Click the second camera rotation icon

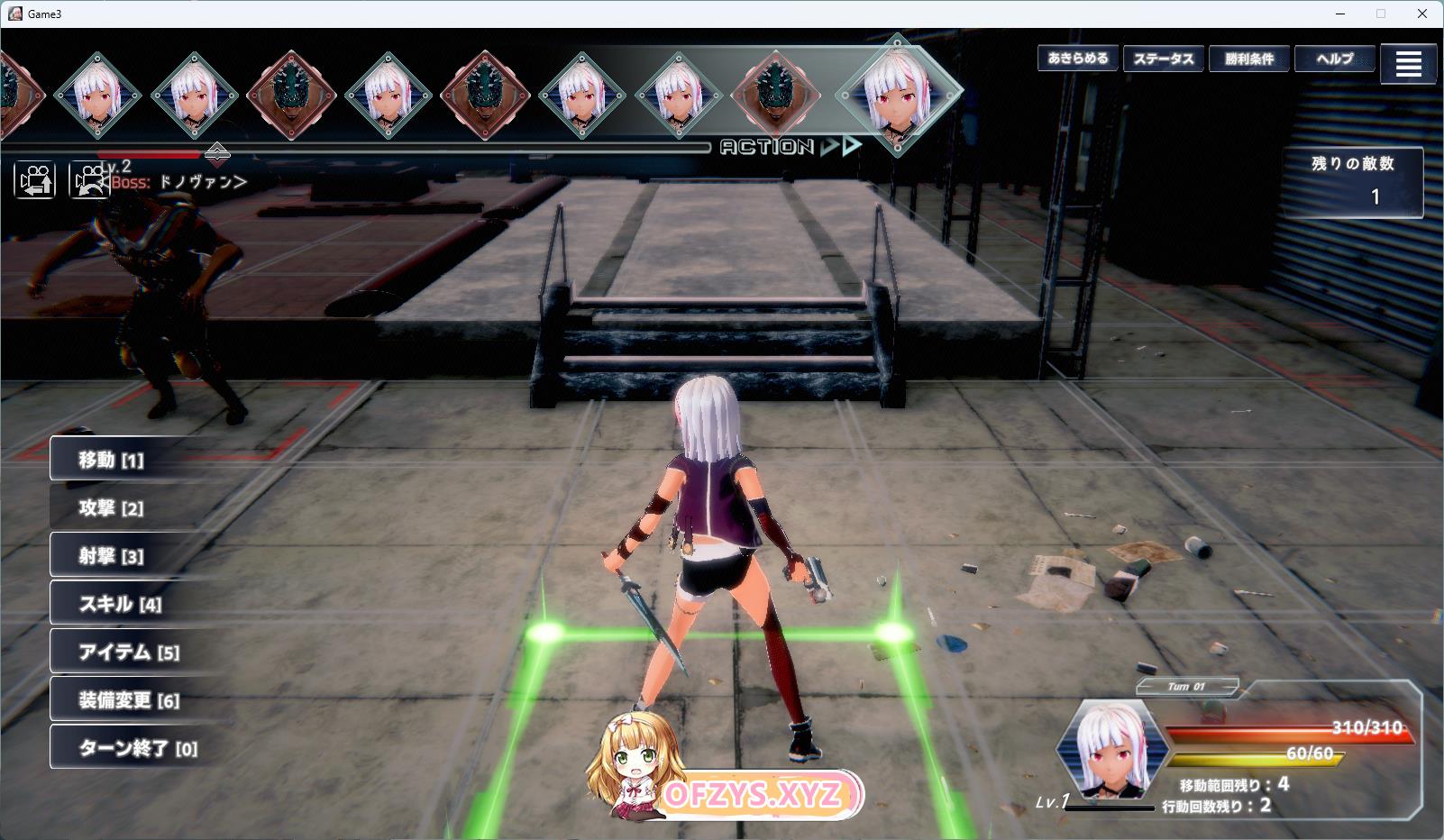tap(89, 180)
